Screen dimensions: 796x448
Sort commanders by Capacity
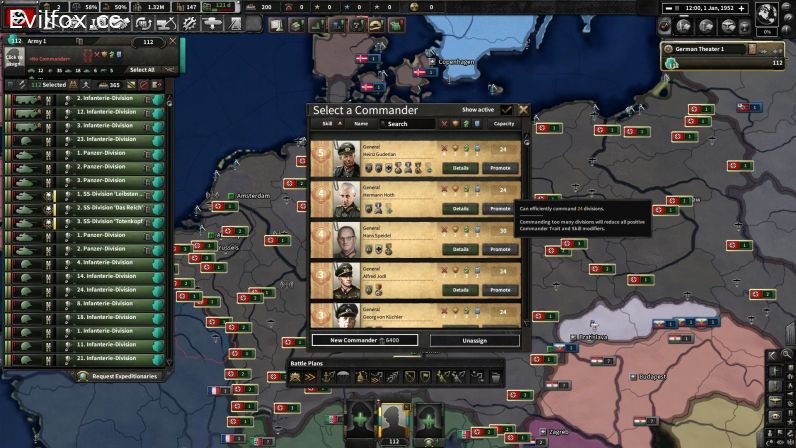click(x=504, y=124)
